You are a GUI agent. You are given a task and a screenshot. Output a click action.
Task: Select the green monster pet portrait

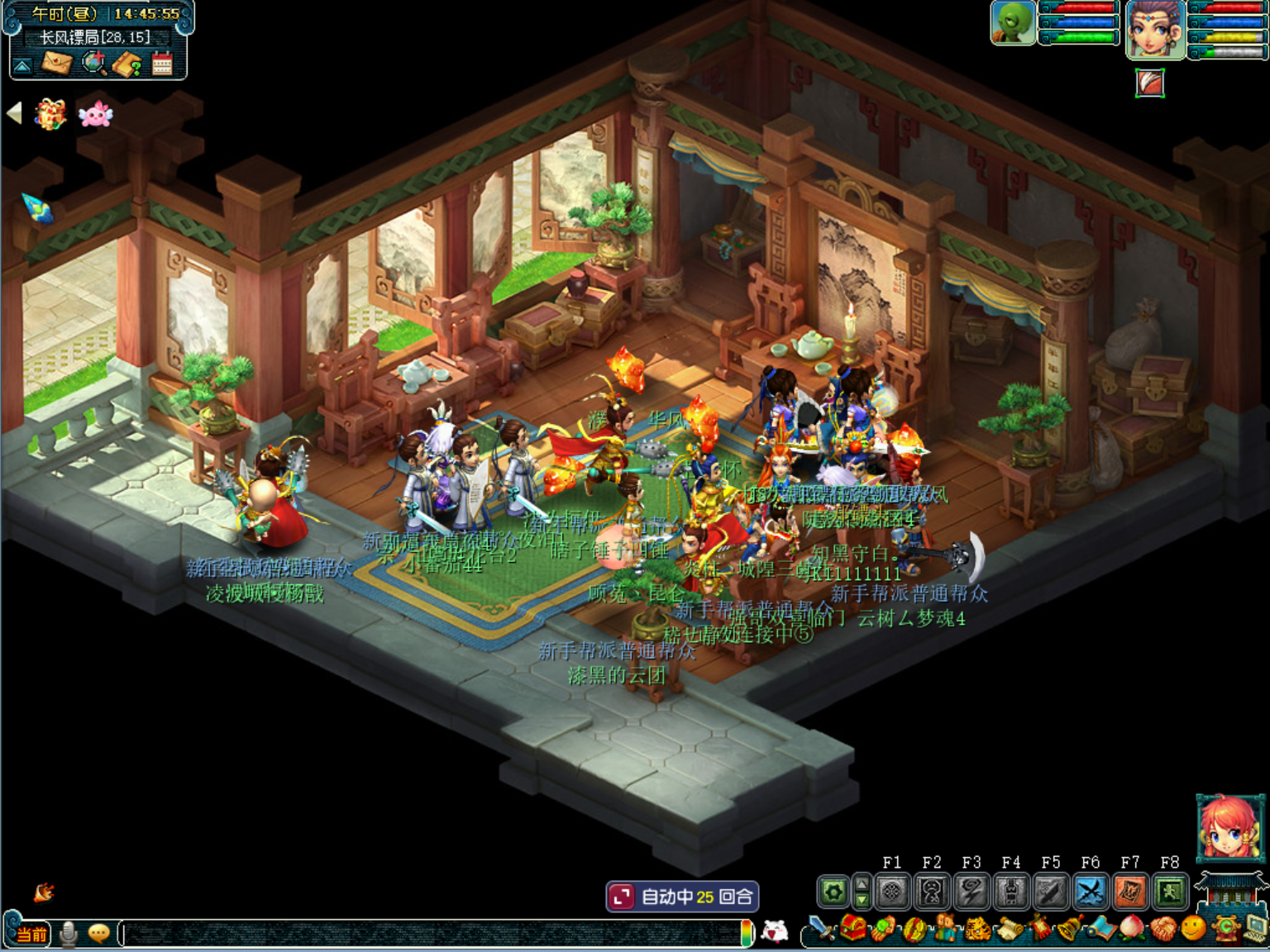tap(1014, 23)
